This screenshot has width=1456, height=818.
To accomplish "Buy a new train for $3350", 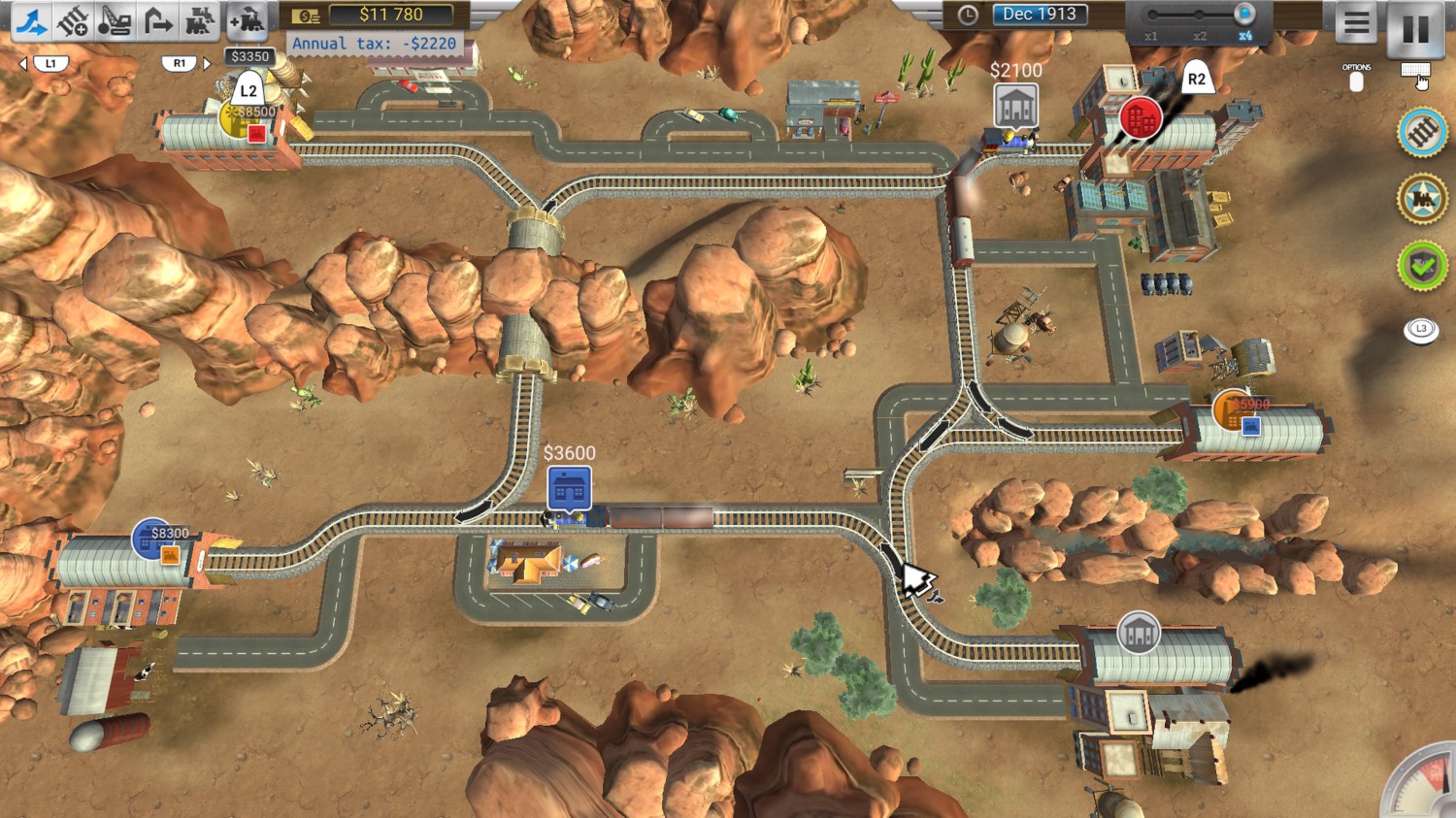I will 248,20.
